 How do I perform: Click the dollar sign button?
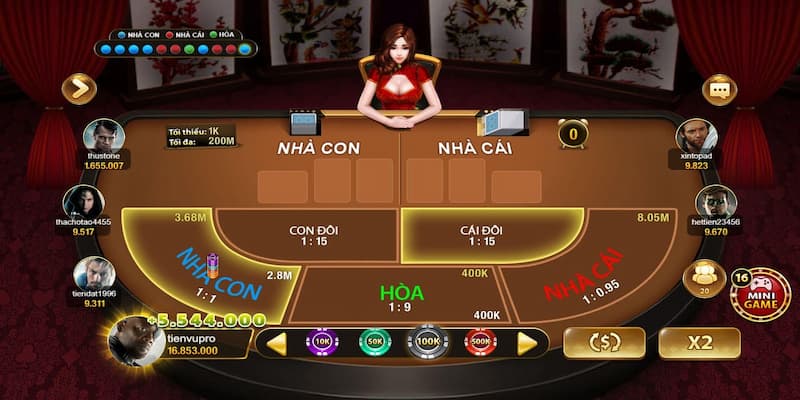(x=604, y=342)
